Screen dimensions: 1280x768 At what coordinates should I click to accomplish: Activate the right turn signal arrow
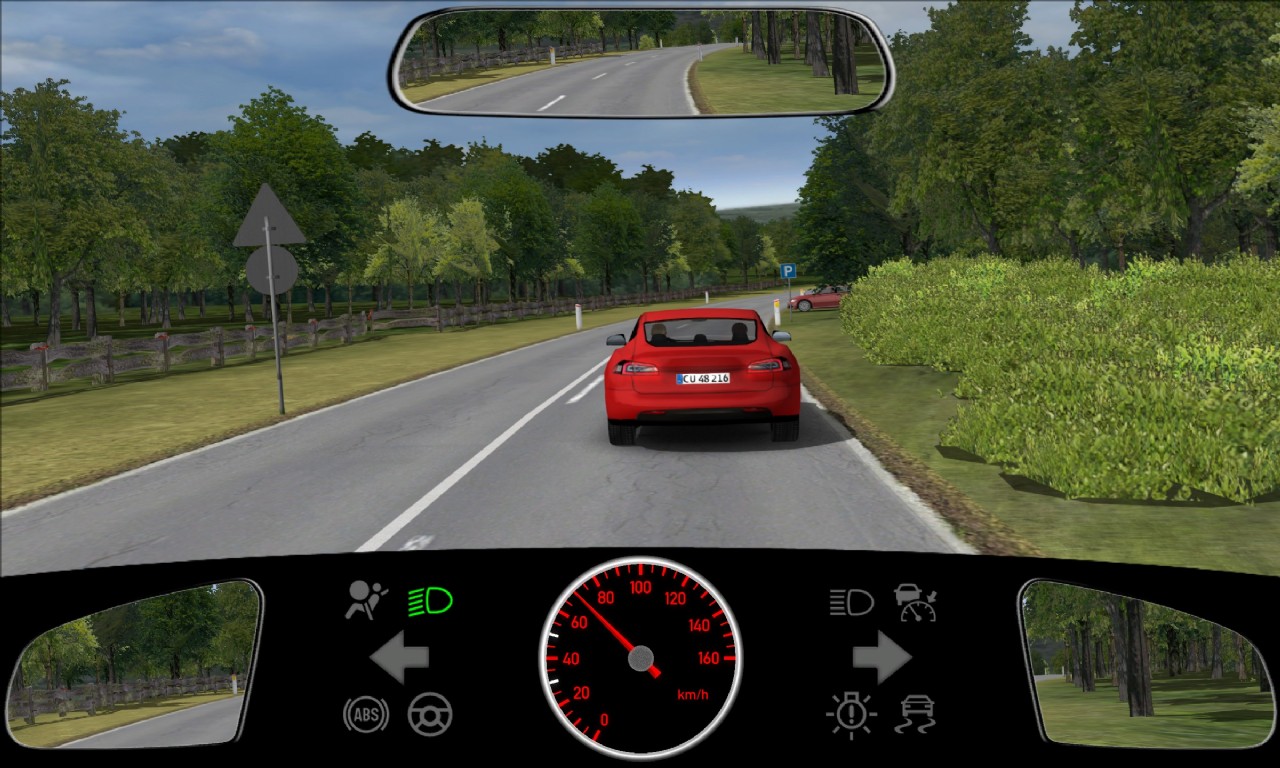pos(881,657)
